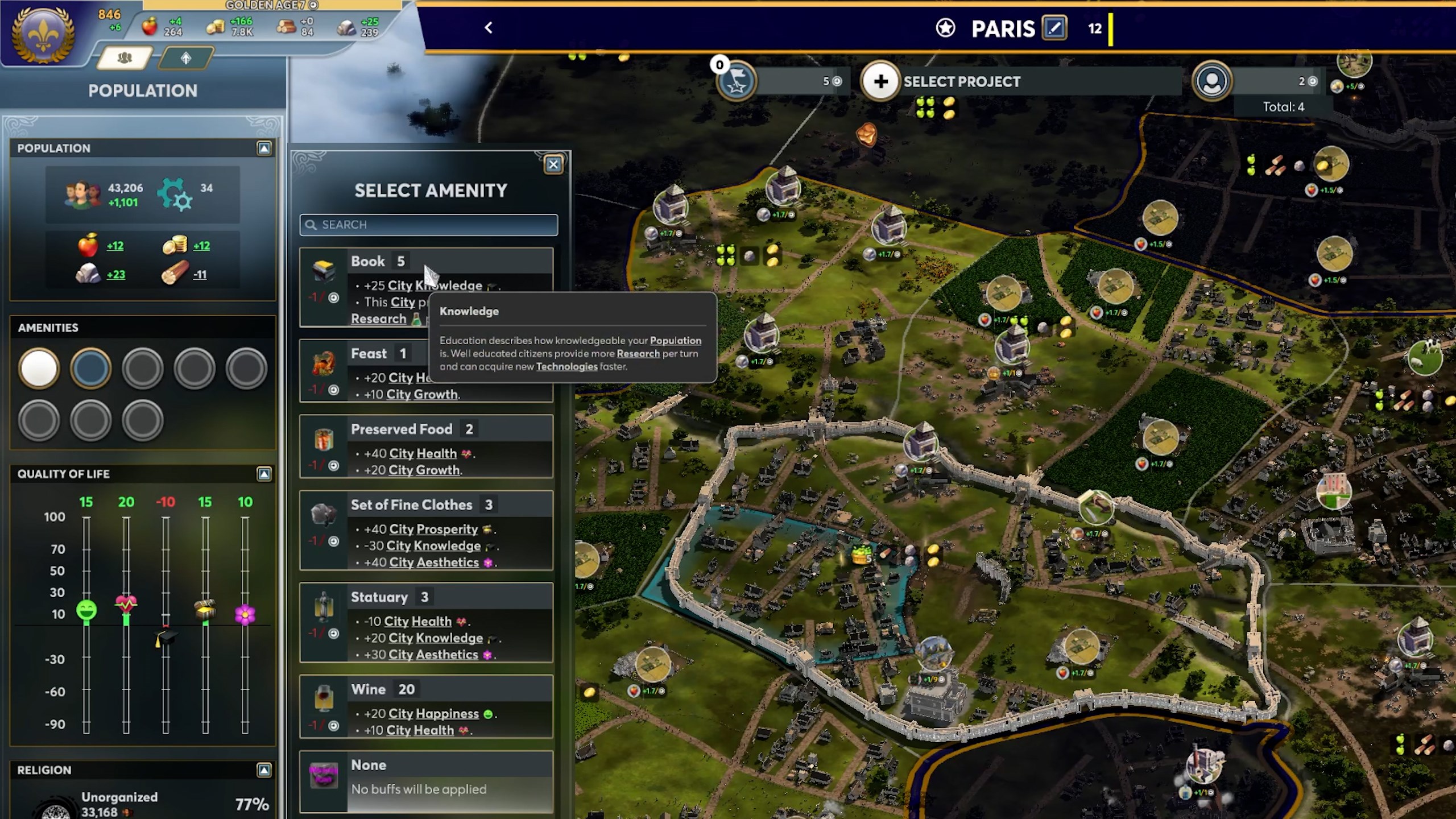Choose the Statuary amenity
The height and width of the screenshot is (819, 1456).
pyautogui.click(x=425, y=622)
